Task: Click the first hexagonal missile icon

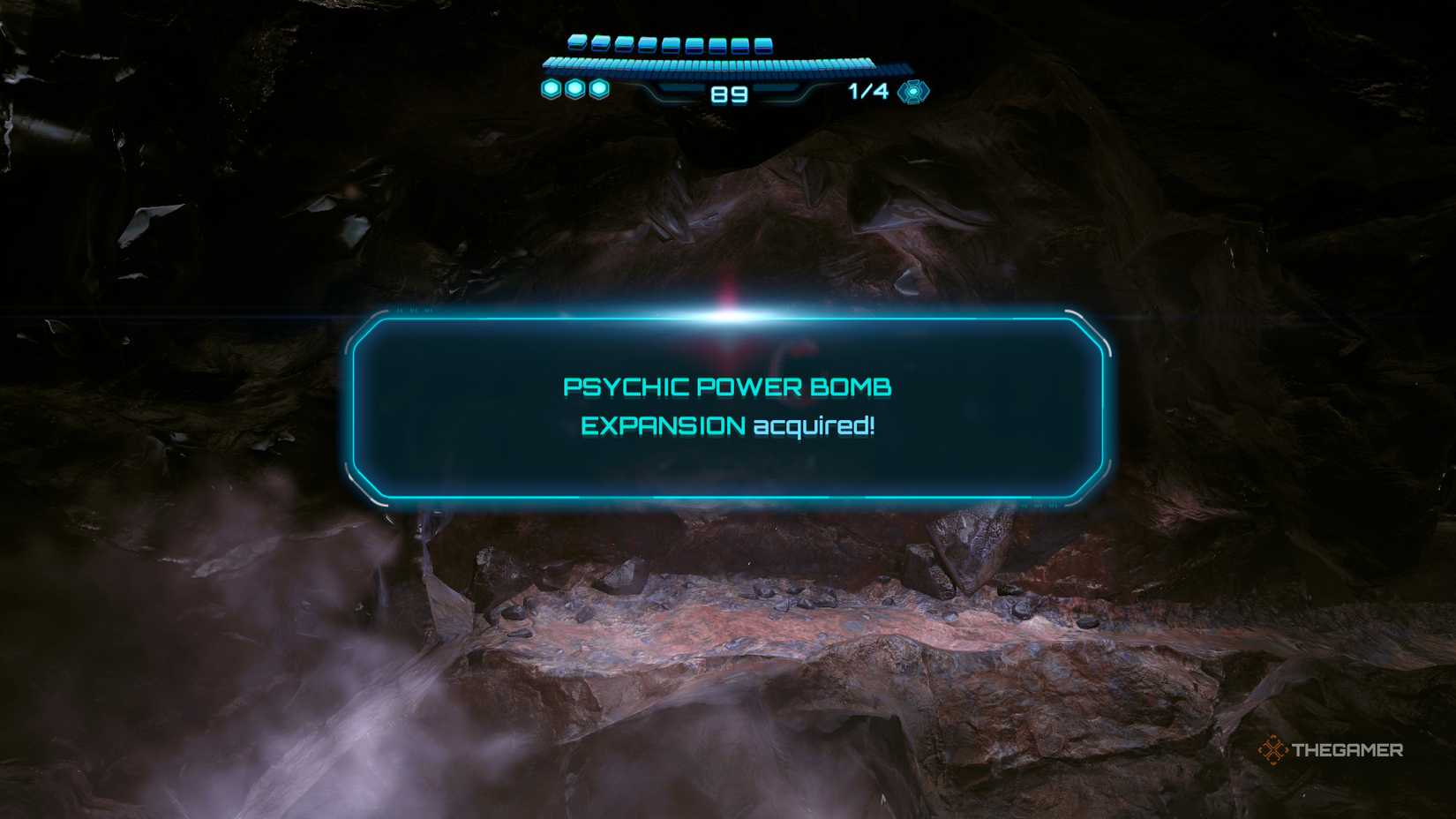Action: pos(551,89)
